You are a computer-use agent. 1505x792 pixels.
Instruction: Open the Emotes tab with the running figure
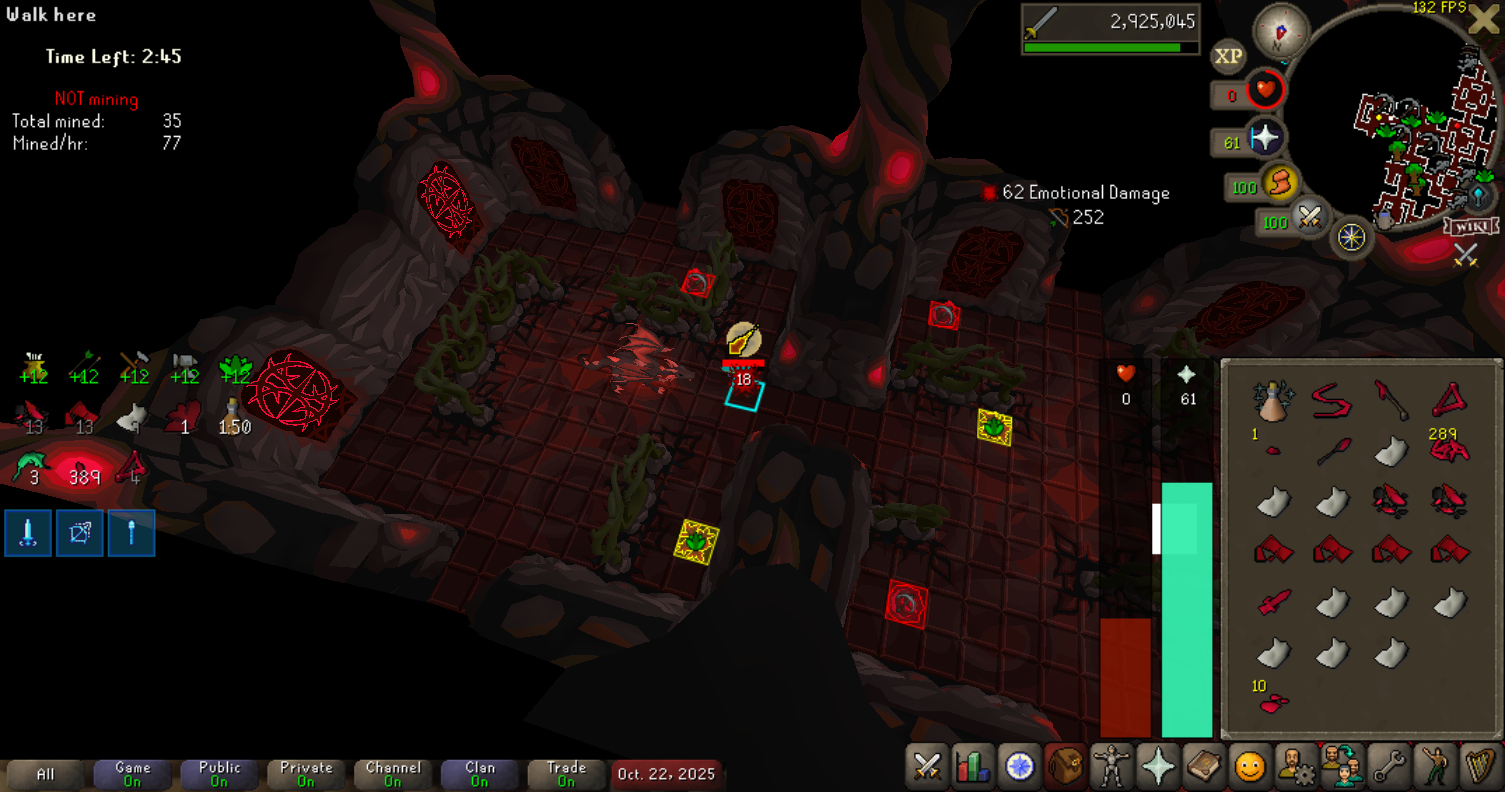click(x=1435, y=767)
